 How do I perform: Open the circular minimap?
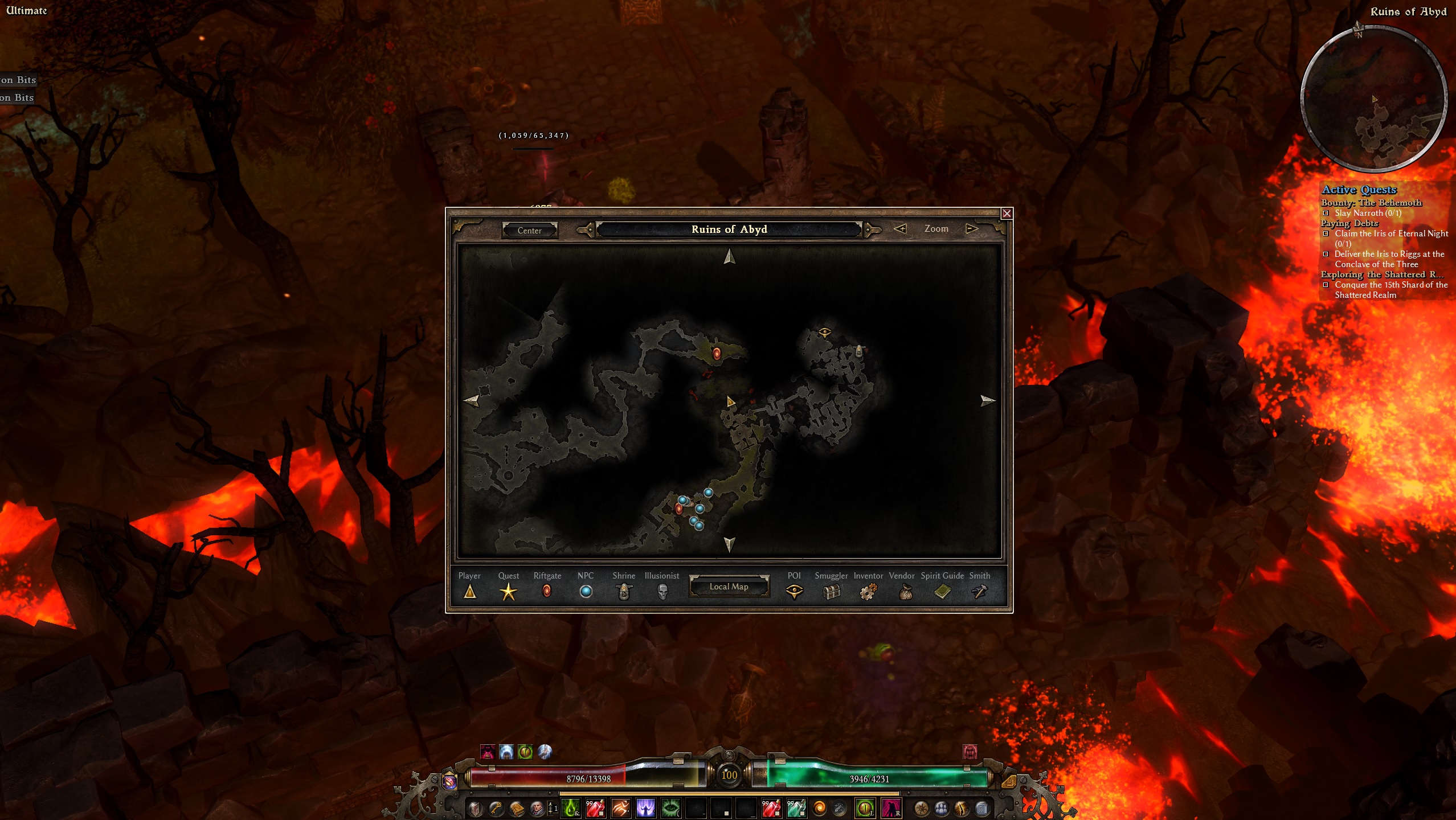pyautogui.click(x=1374, y=99)
